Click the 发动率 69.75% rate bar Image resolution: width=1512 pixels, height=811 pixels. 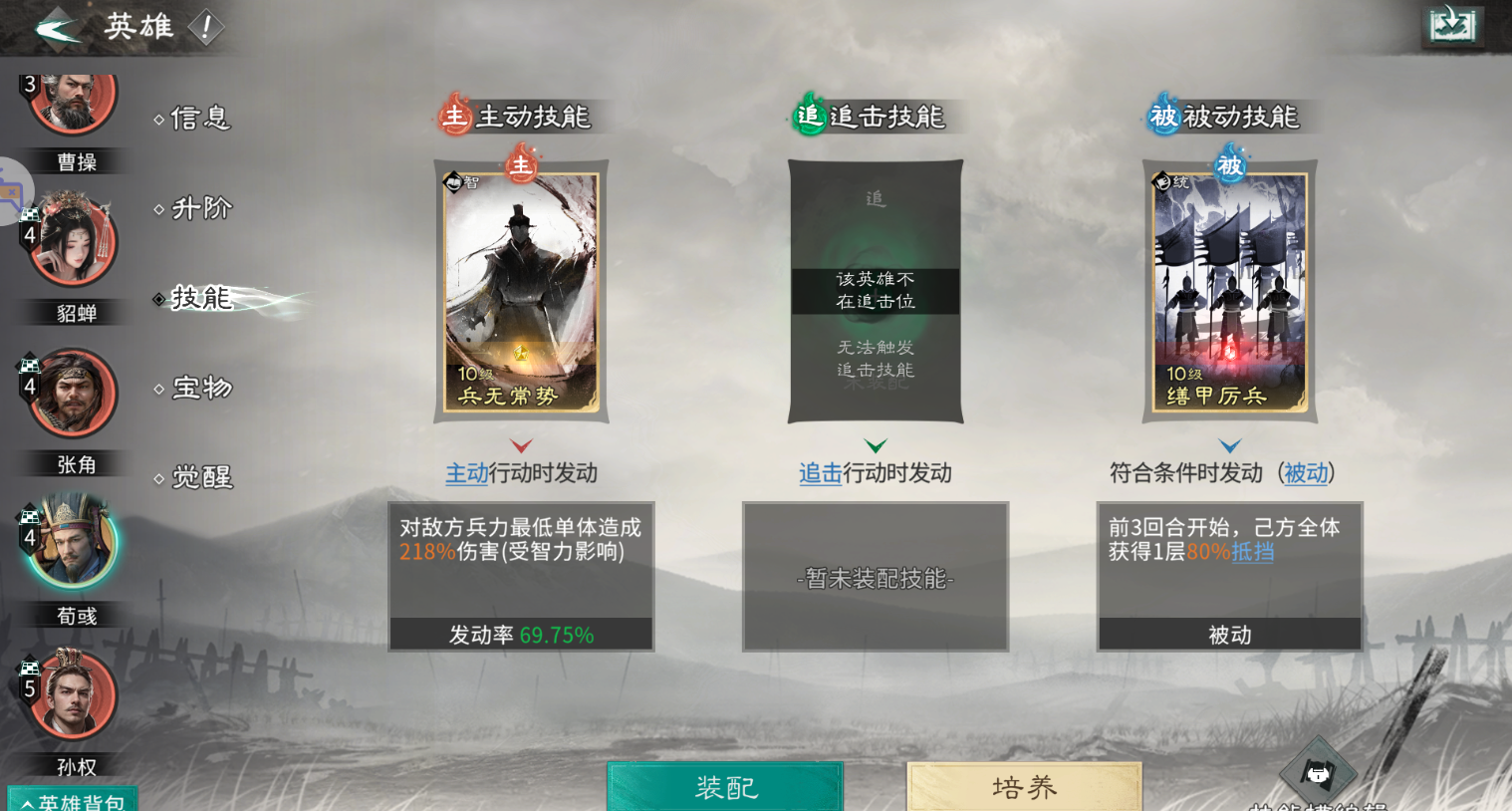[520, 633]
